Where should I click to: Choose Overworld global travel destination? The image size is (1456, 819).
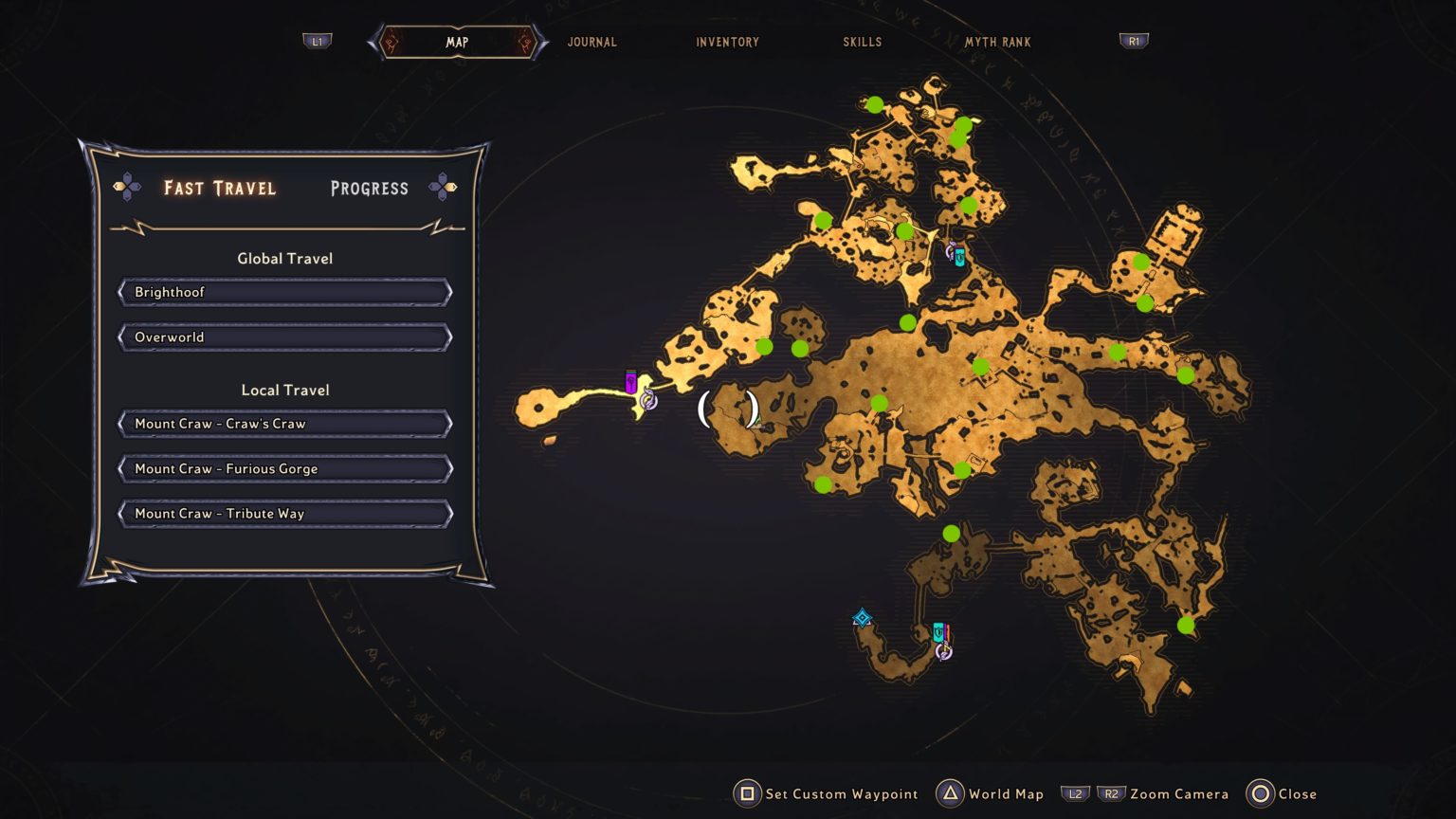[x=284, y=337]
